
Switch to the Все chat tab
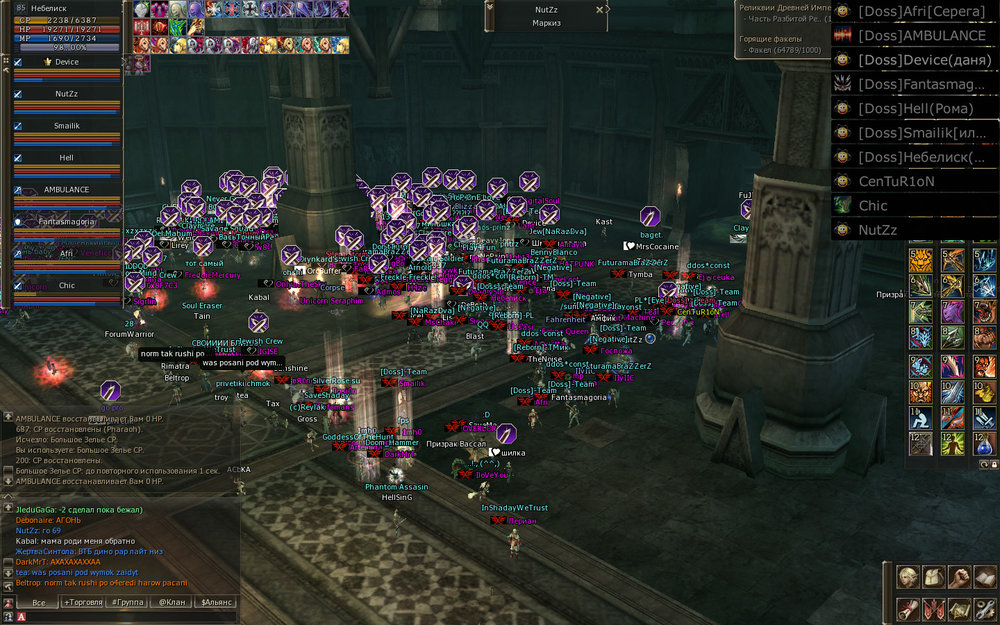coord(38,603)
